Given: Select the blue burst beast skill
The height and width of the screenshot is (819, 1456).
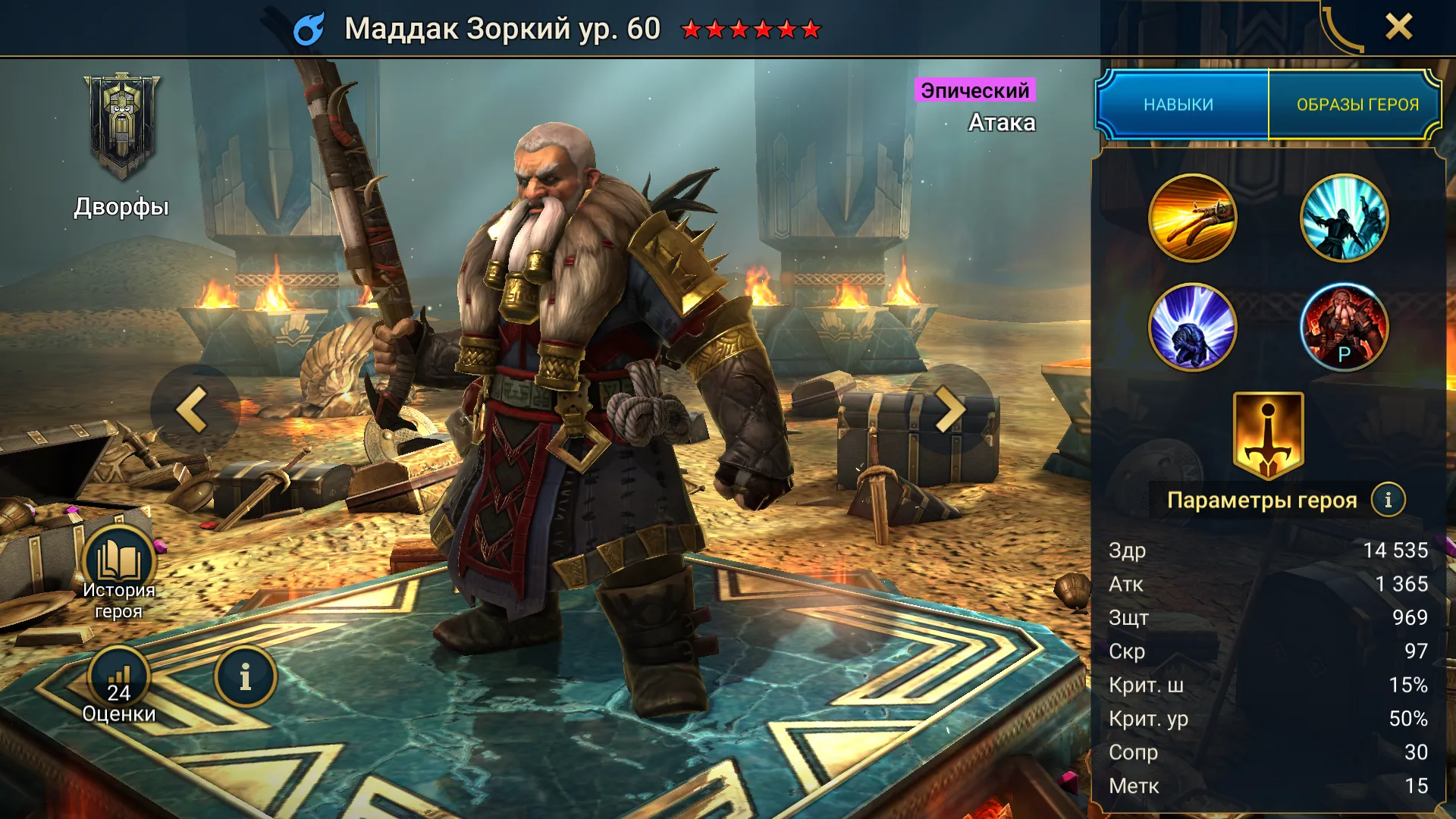Looking at the screenshot, I should tap(1192, 328).
